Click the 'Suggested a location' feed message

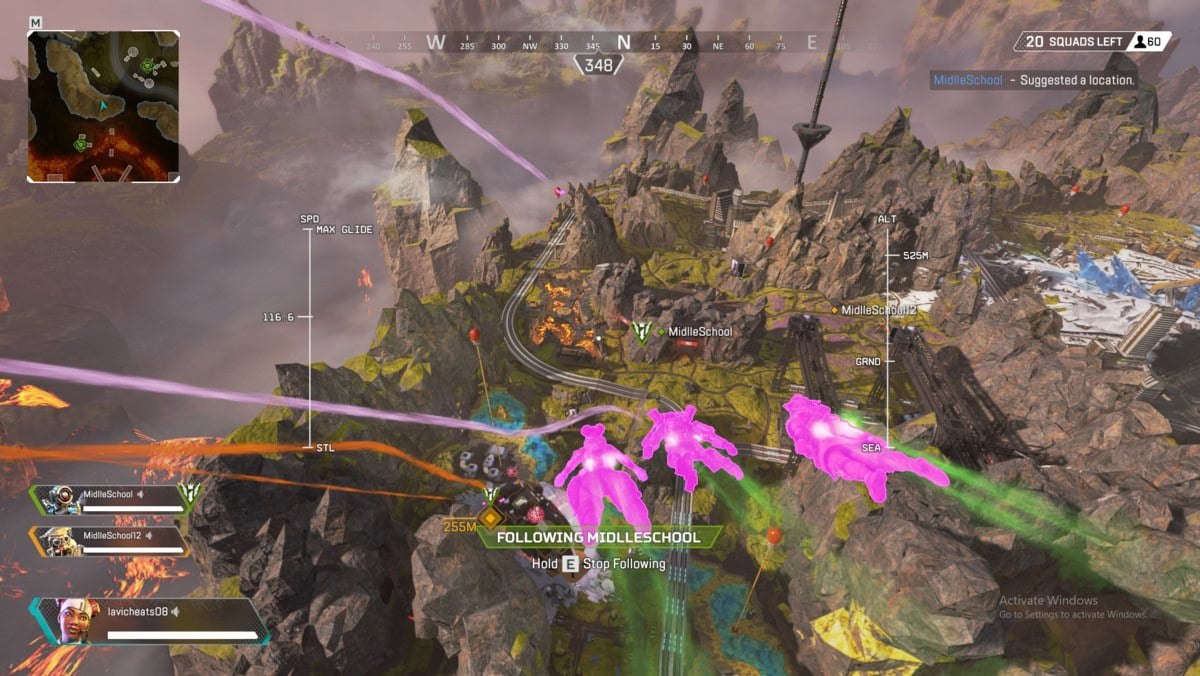click(1034, 80)
